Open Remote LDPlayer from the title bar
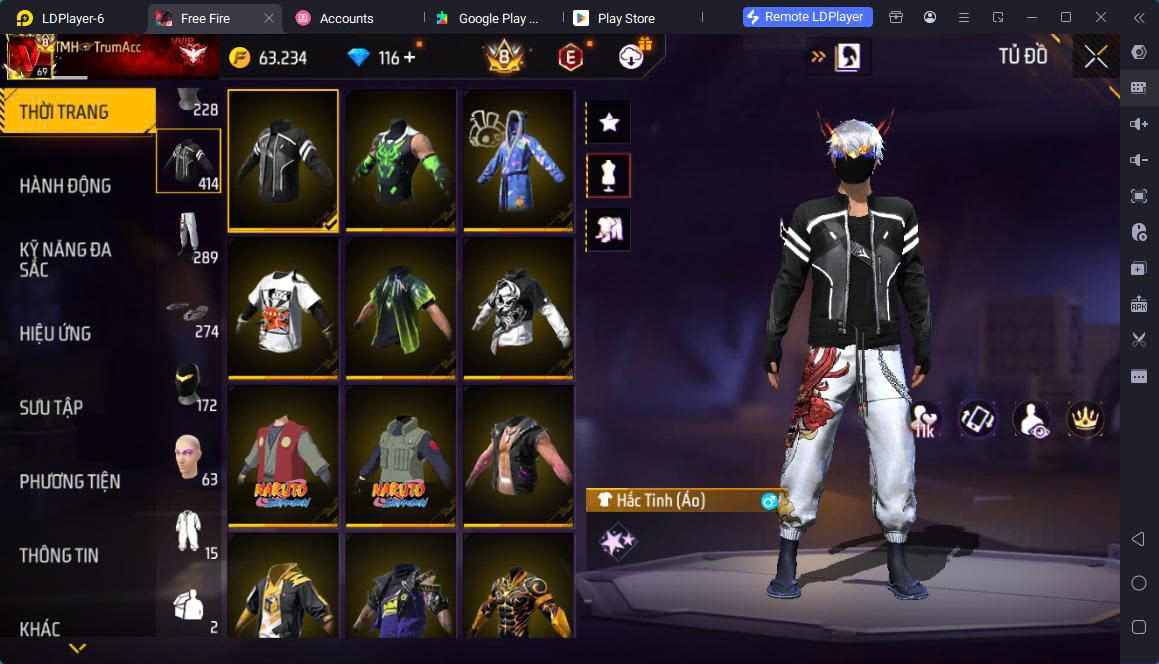The height and width of the screenshot is (664, 1159). coord(808,17)
